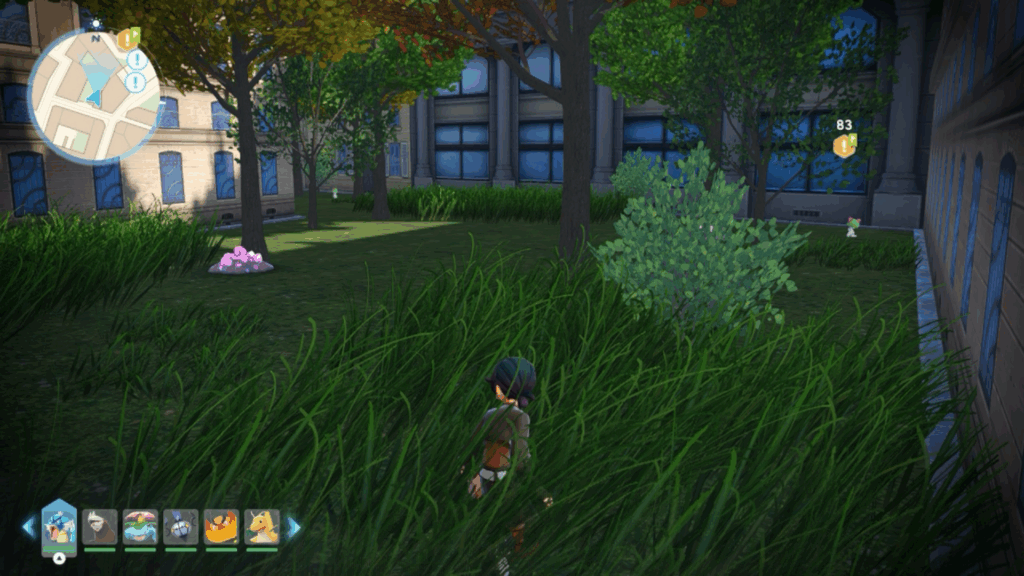
Task: Switch to Dragonite in the party bar
Action: pos(262,527)
